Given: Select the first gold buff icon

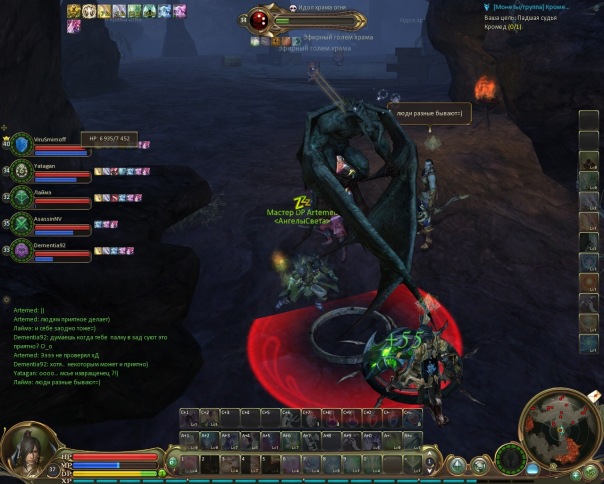Looking at the screenshot, I should (75, 11).
